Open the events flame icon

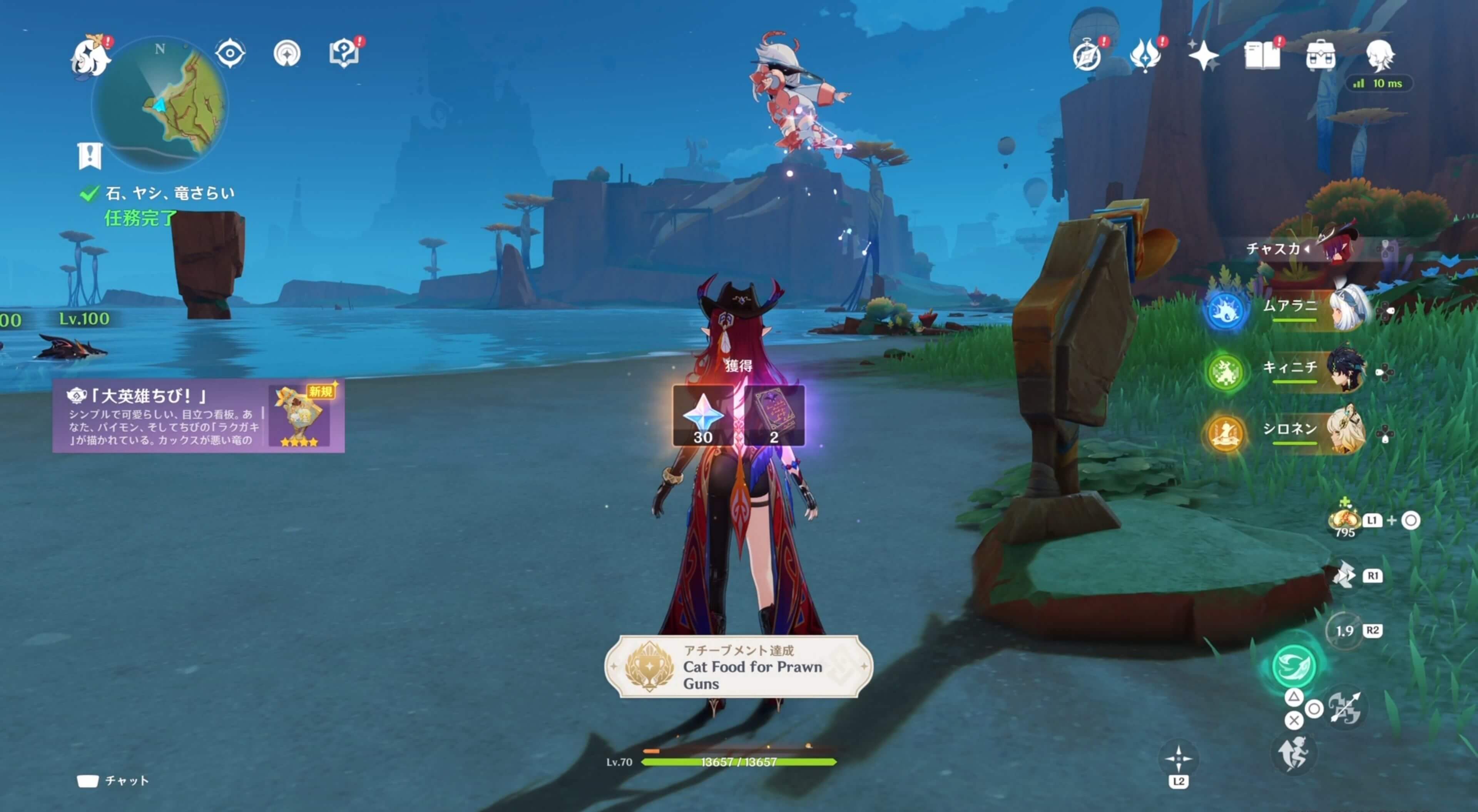coord(1145,56)
